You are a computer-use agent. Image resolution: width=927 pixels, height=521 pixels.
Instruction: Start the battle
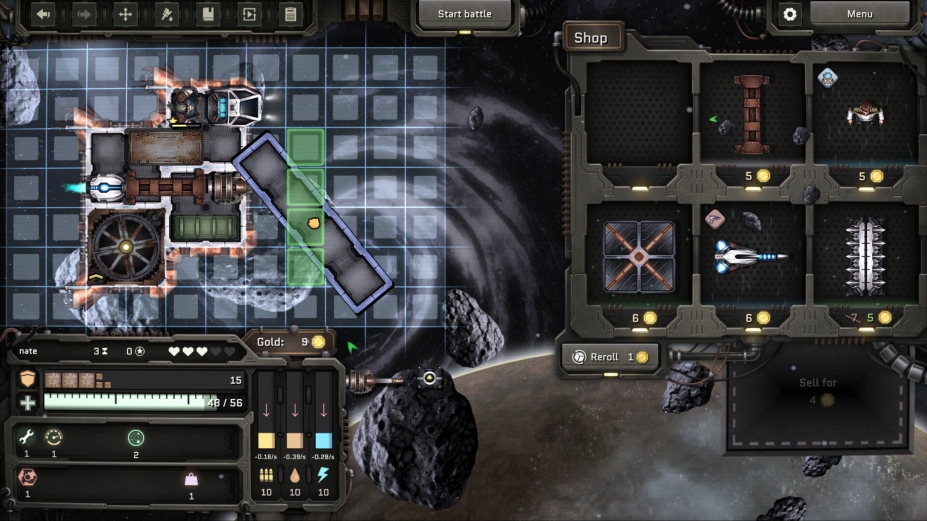(464, 14)
